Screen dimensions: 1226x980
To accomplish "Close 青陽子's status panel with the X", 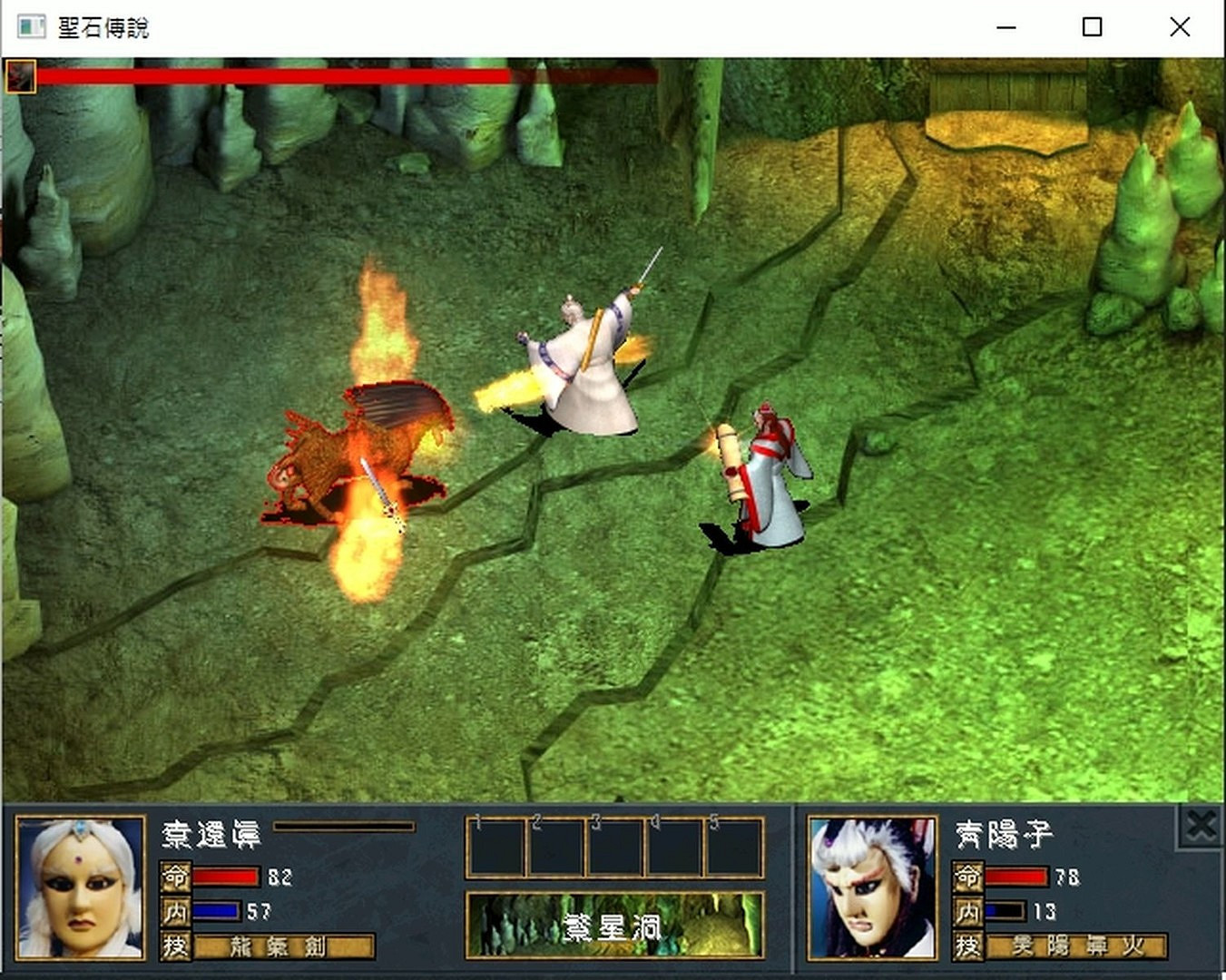I will point(1200,826).
